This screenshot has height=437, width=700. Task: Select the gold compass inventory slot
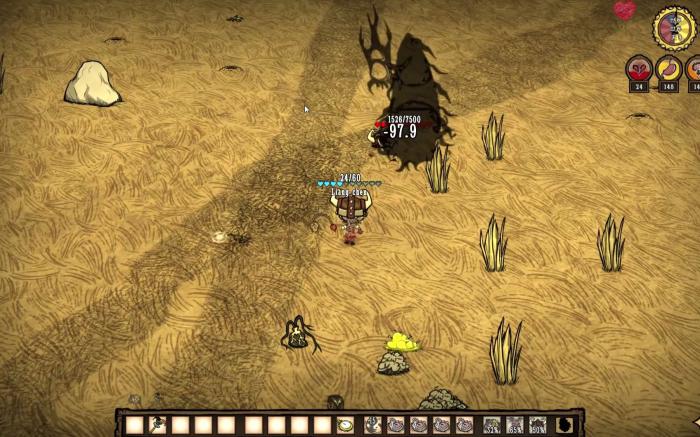coord(345,425)
